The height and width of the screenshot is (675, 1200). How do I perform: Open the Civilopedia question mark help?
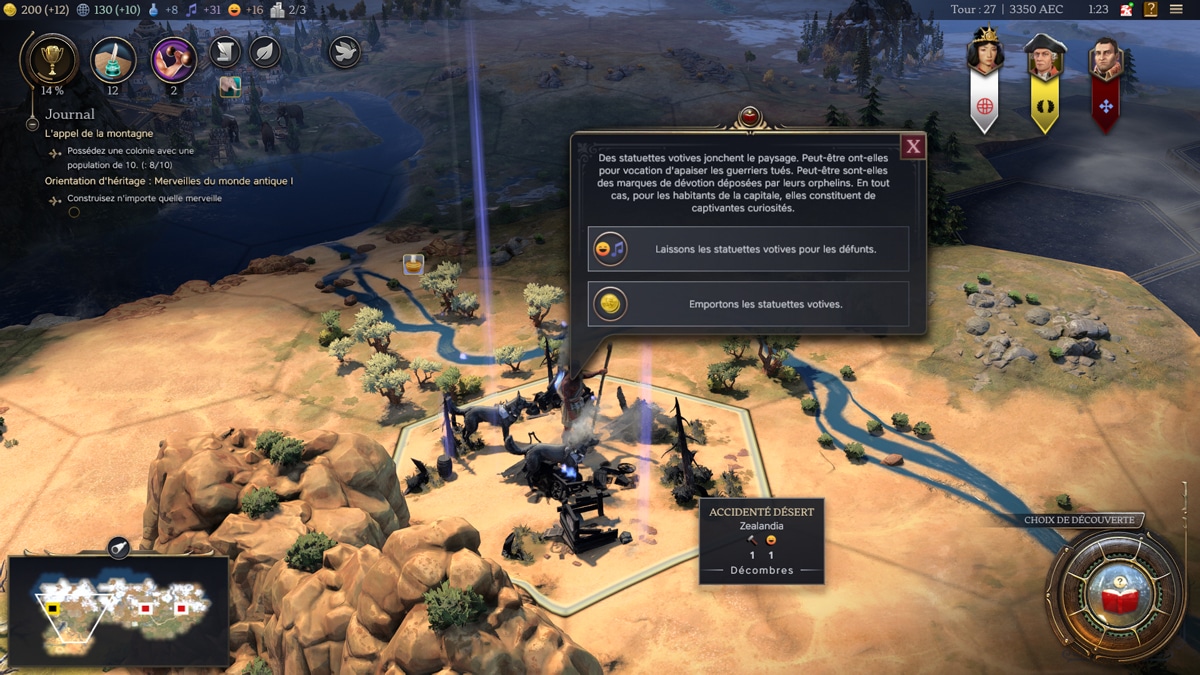(x=1151, y=10)
